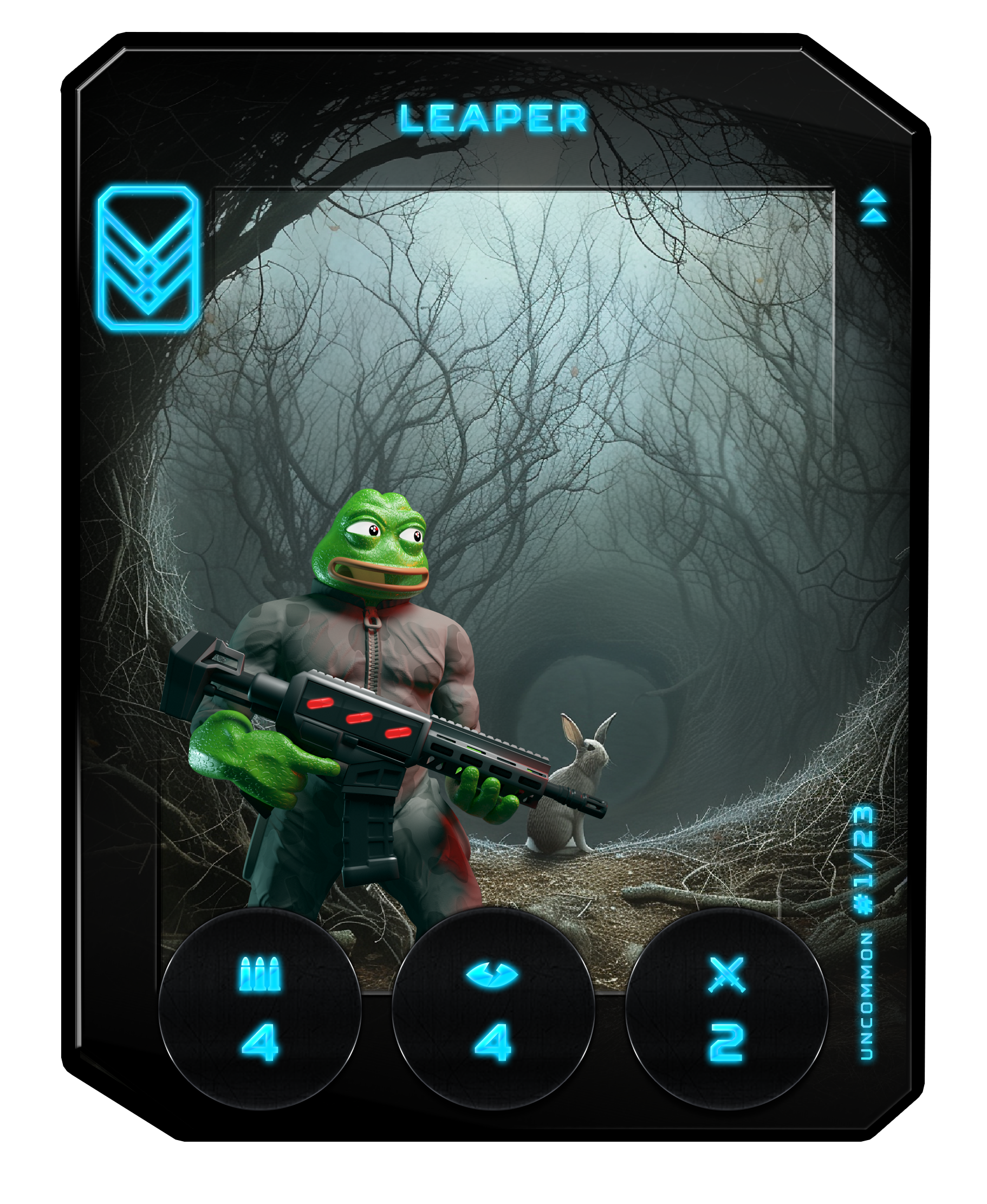Click the glowing chevron rank badge

click(148, 259)
